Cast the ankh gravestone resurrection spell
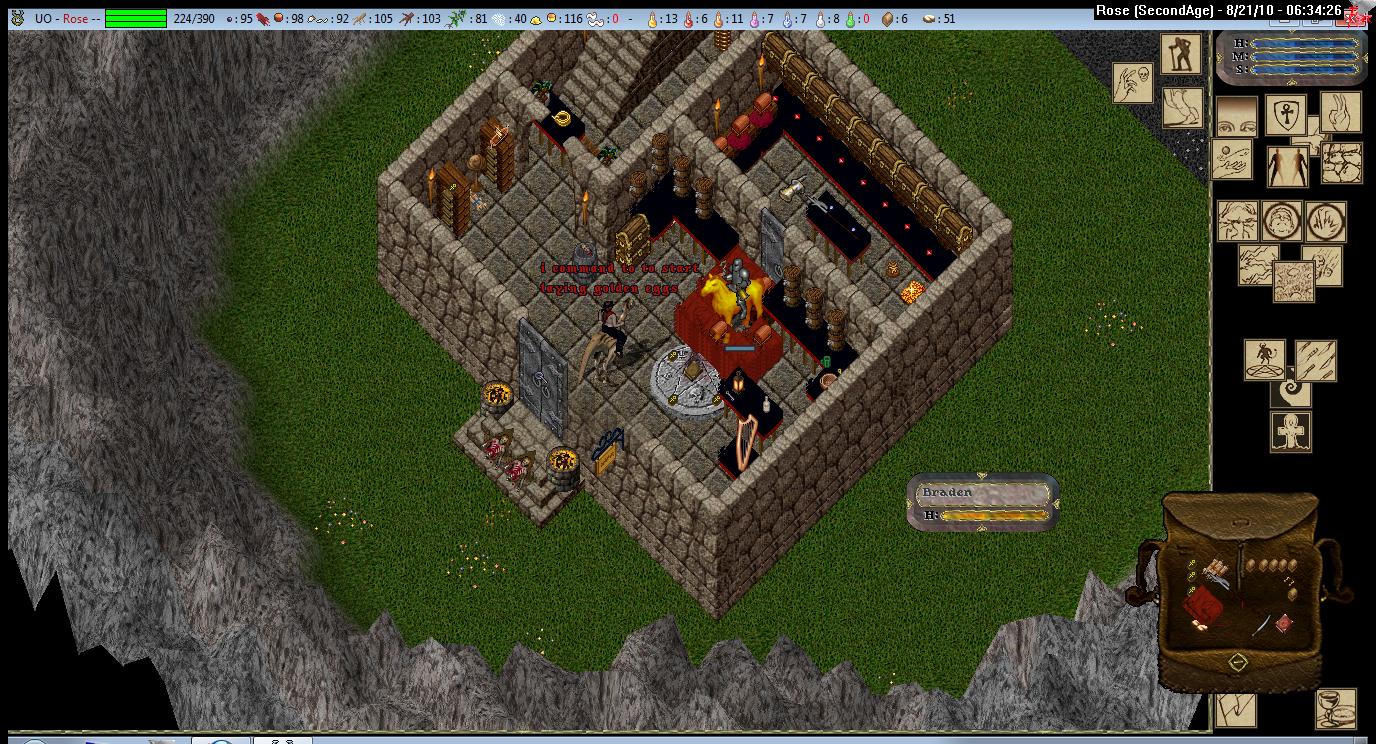This screenshot has width=1376, height=744. (1290, 432)
